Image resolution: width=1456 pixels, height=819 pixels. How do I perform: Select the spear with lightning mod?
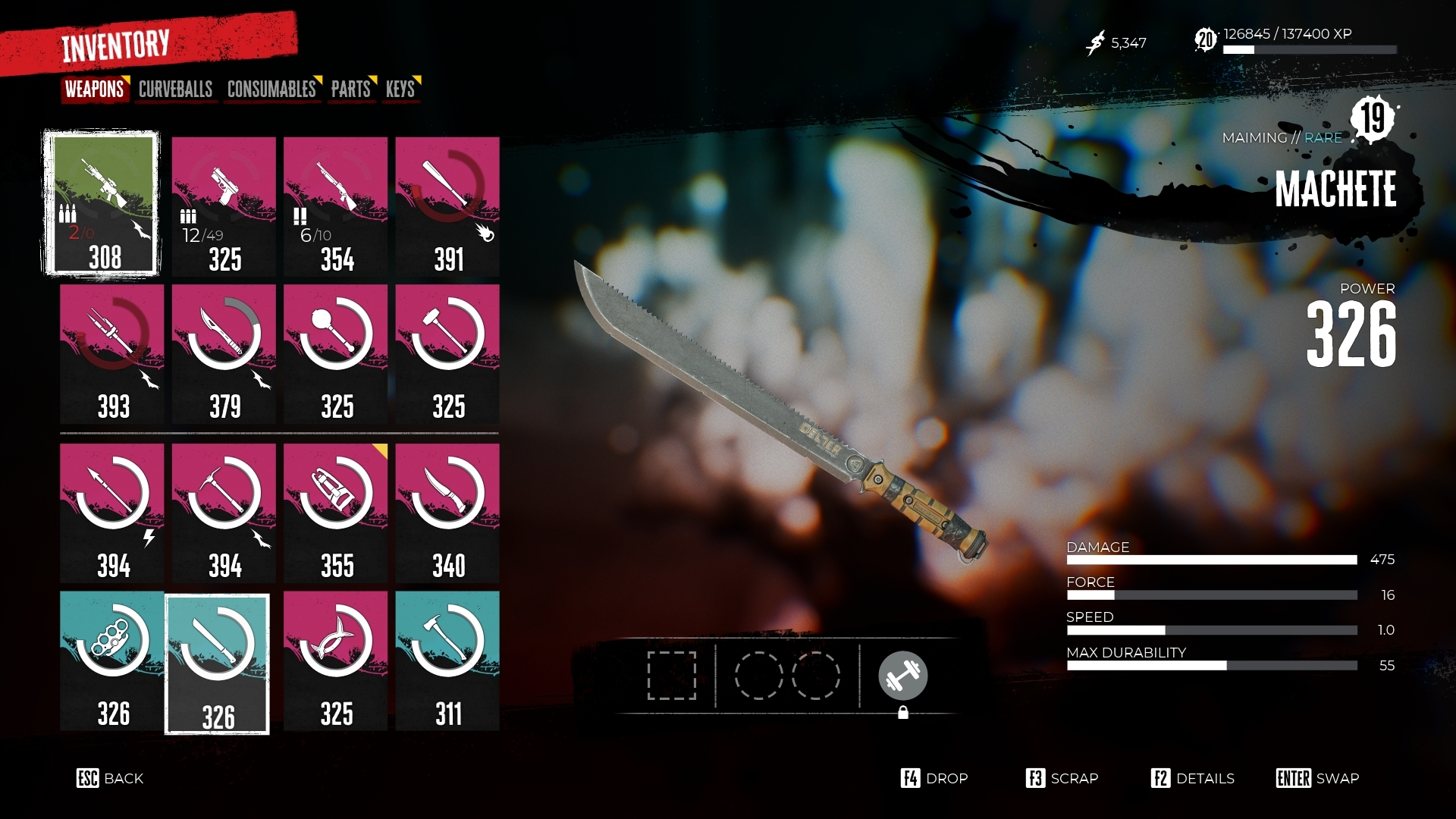111,513
